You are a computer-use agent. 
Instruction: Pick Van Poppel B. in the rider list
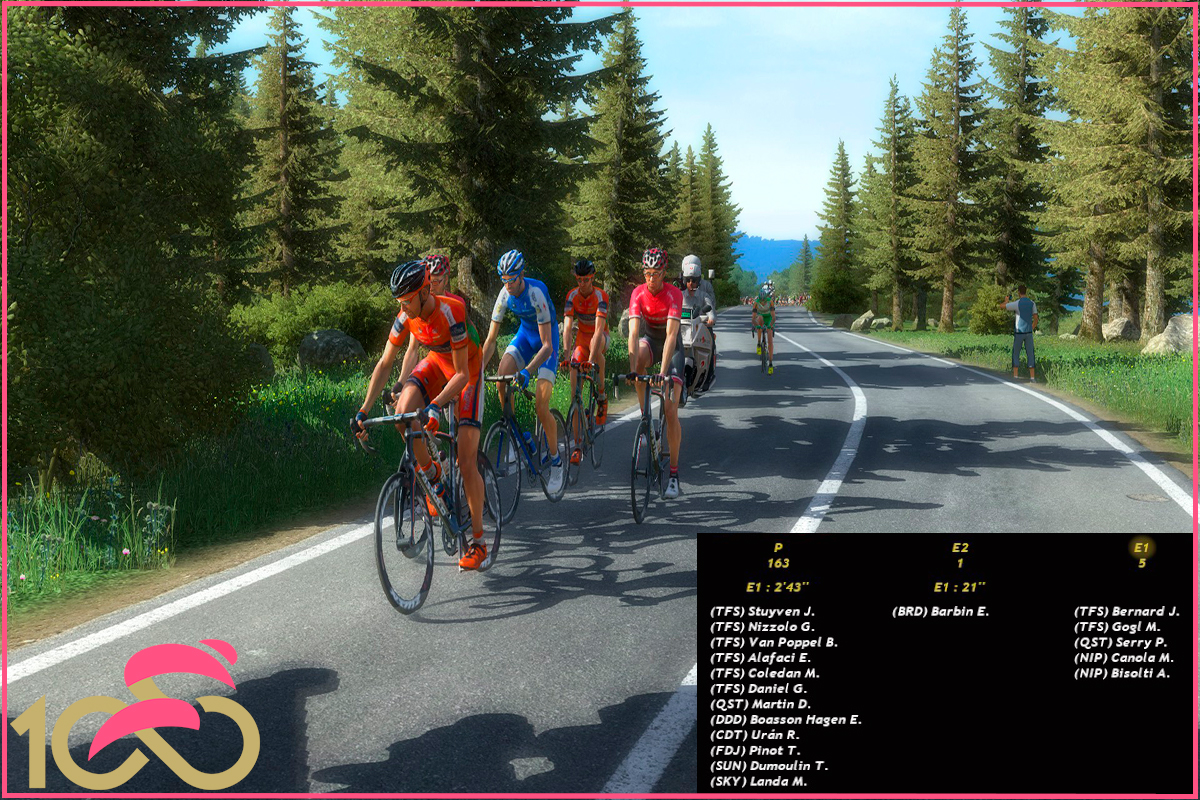[x=773, y=642]
